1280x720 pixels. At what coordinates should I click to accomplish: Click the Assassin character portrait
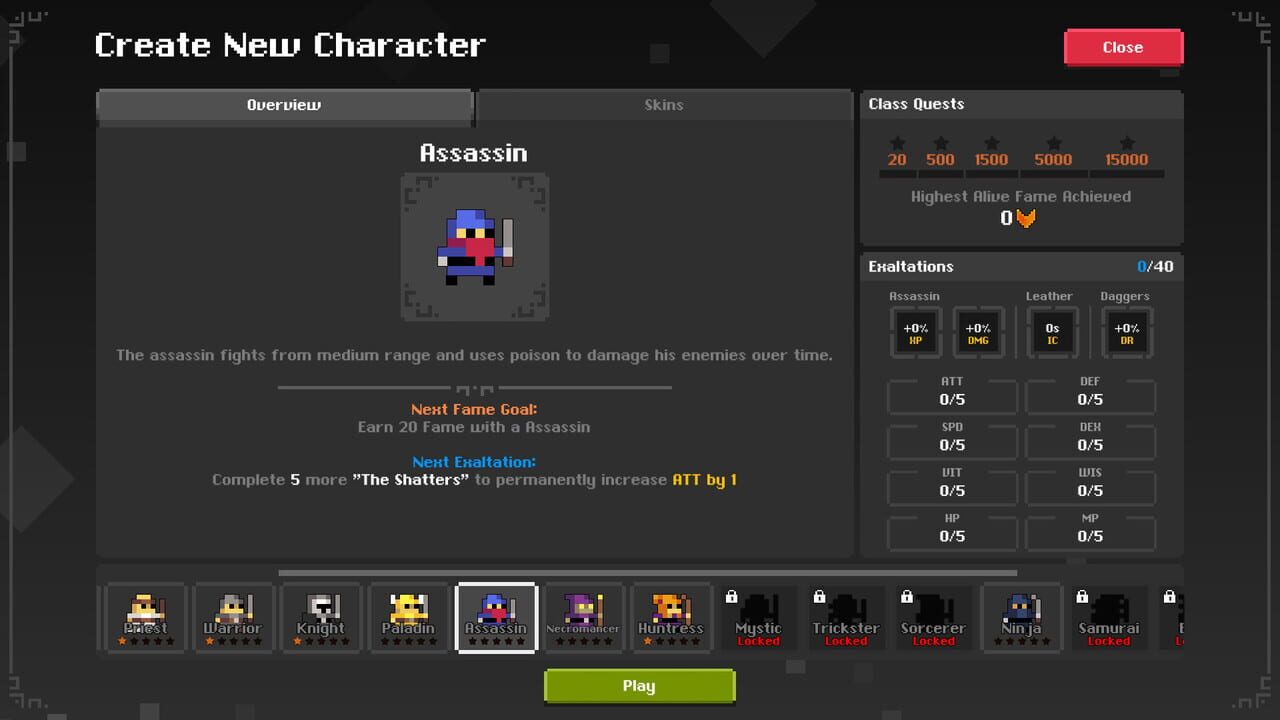click(474, 246)
